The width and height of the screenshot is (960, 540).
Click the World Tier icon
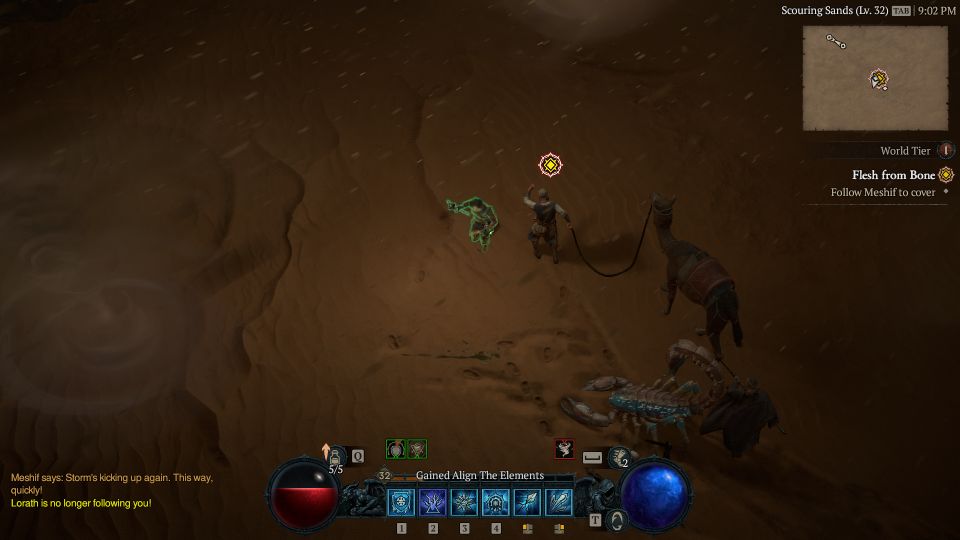point(945,151)
